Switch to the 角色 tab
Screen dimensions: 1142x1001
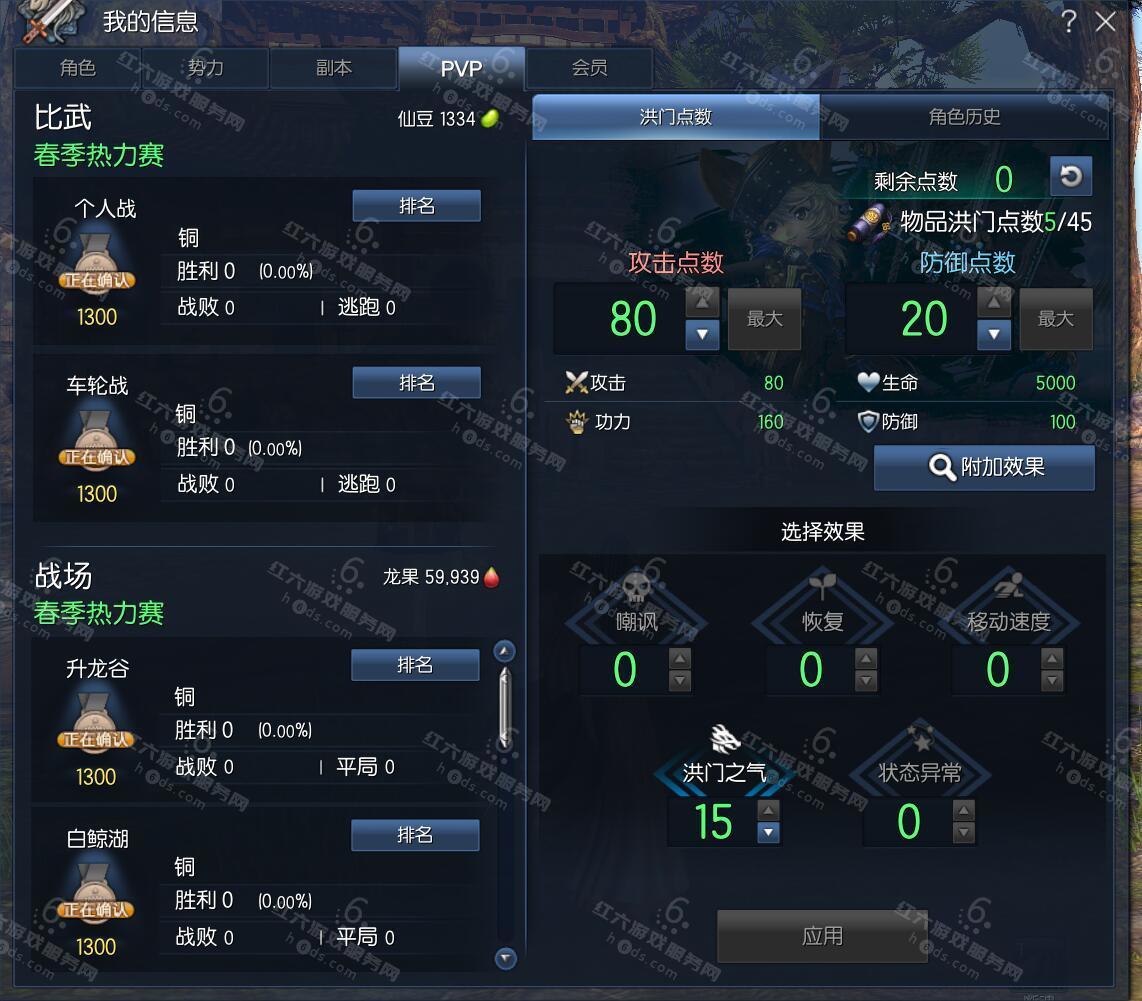tap(77, 69)
